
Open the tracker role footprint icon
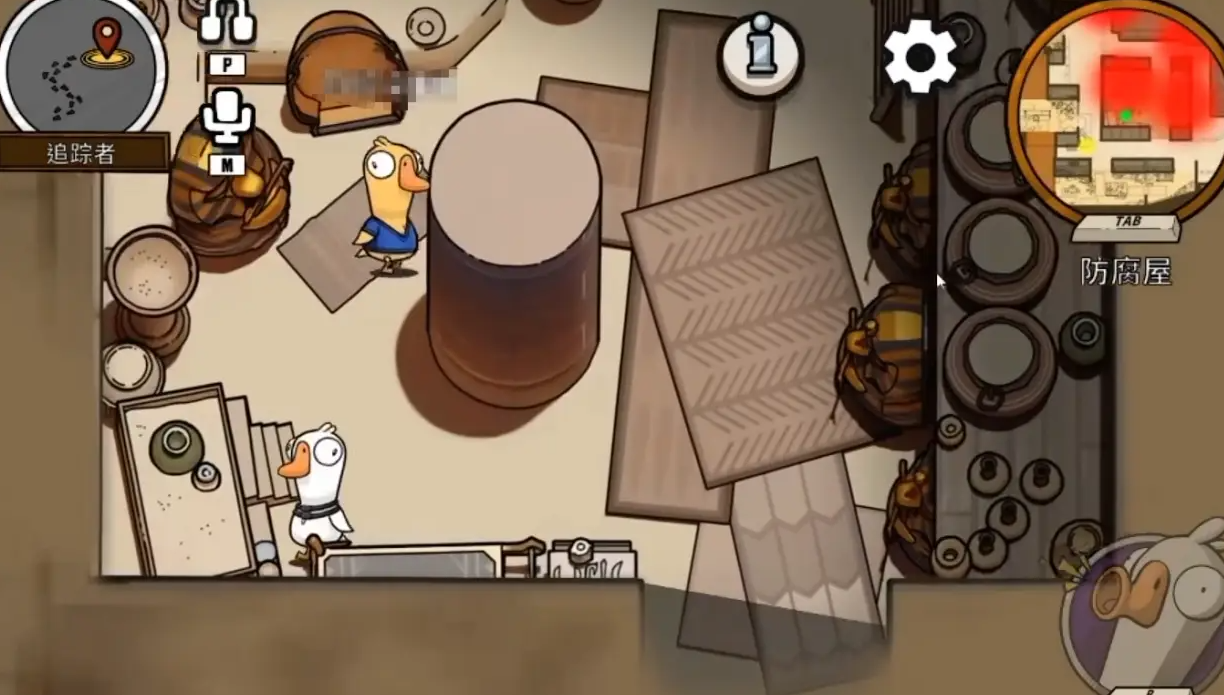[x=82, y=68]
